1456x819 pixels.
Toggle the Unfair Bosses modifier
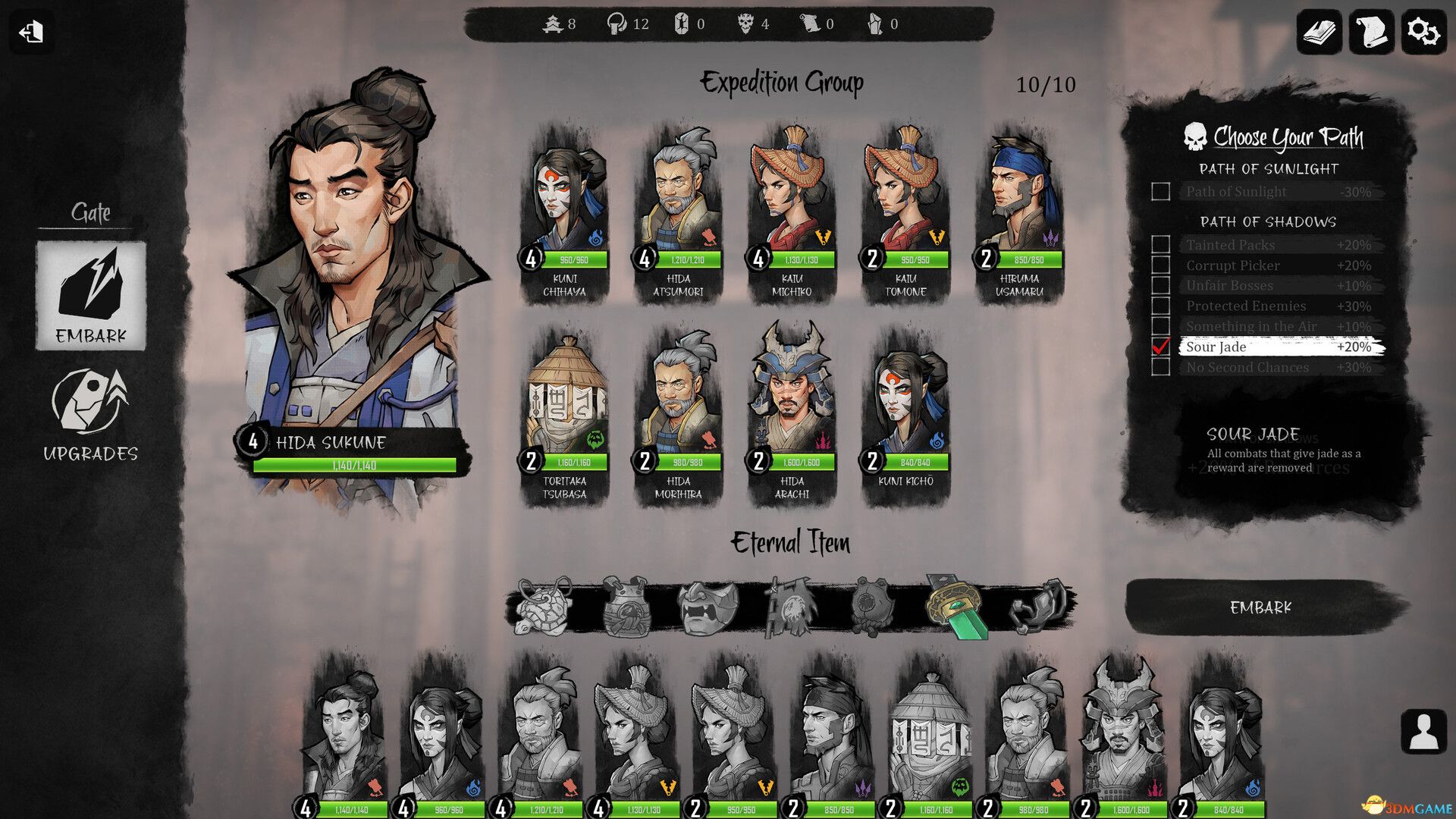tap(1160, 286)
